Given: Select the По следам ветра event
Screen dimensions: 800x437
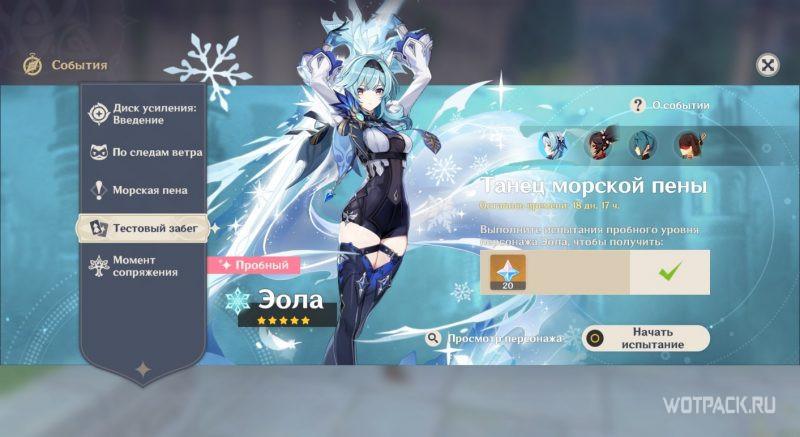Looking at the screenshot, I should tap(144, 153).
